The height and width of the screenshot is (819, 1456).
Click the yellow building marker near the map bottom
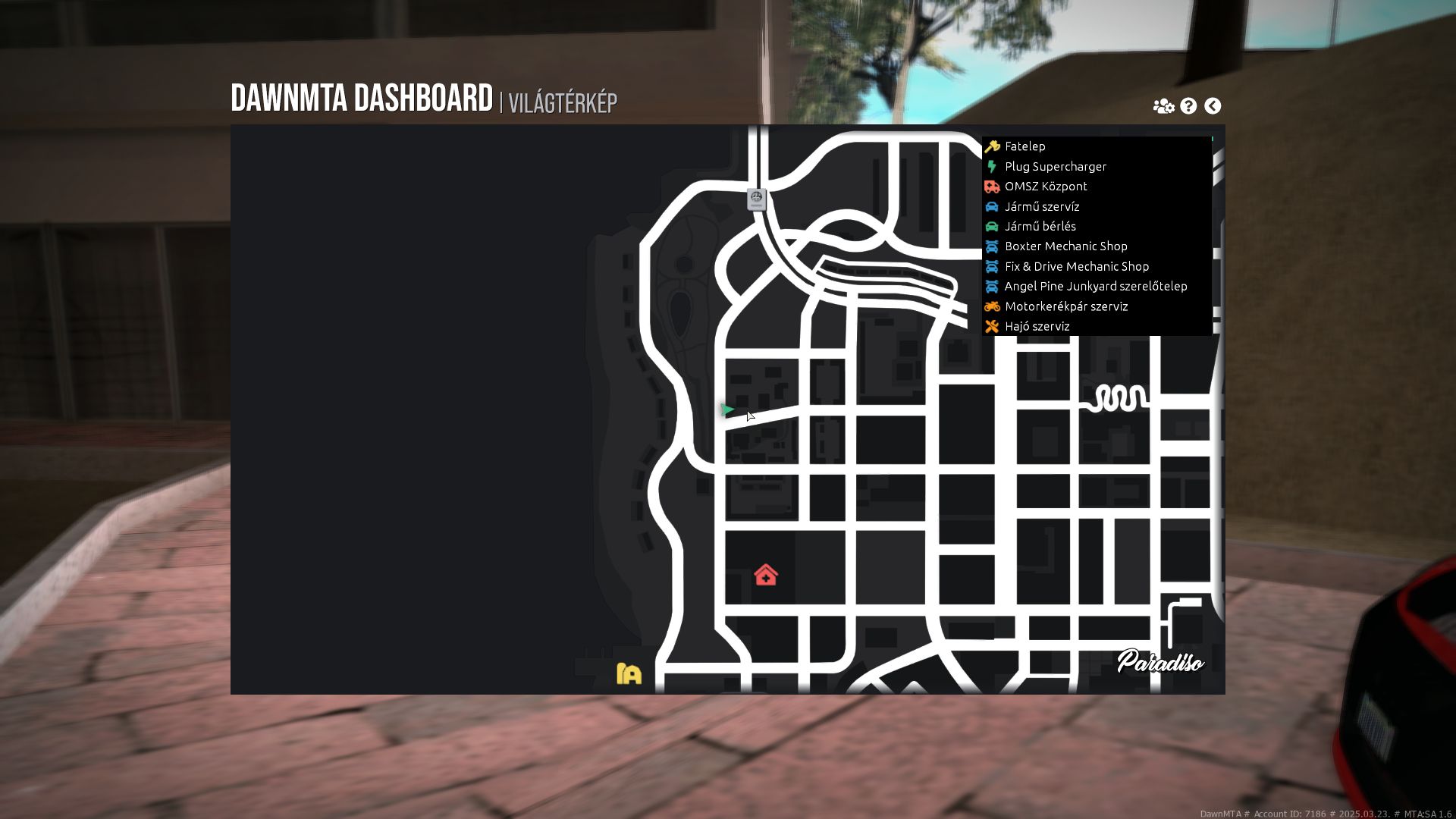(x=628, y=672)
